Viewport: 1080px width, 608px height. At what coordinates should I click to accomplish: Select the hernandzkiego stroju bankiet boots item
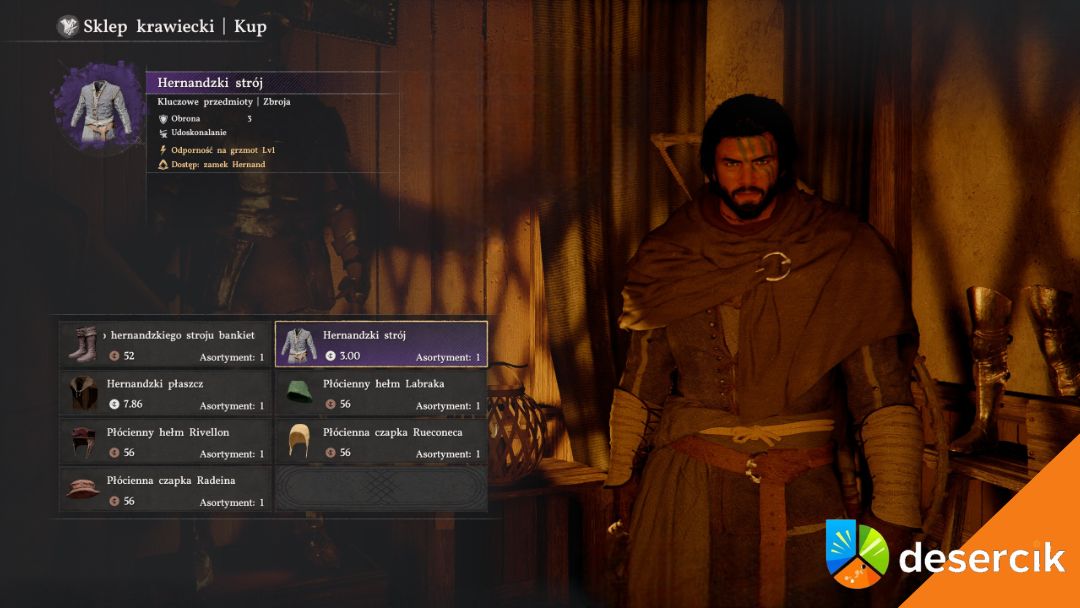166,344
